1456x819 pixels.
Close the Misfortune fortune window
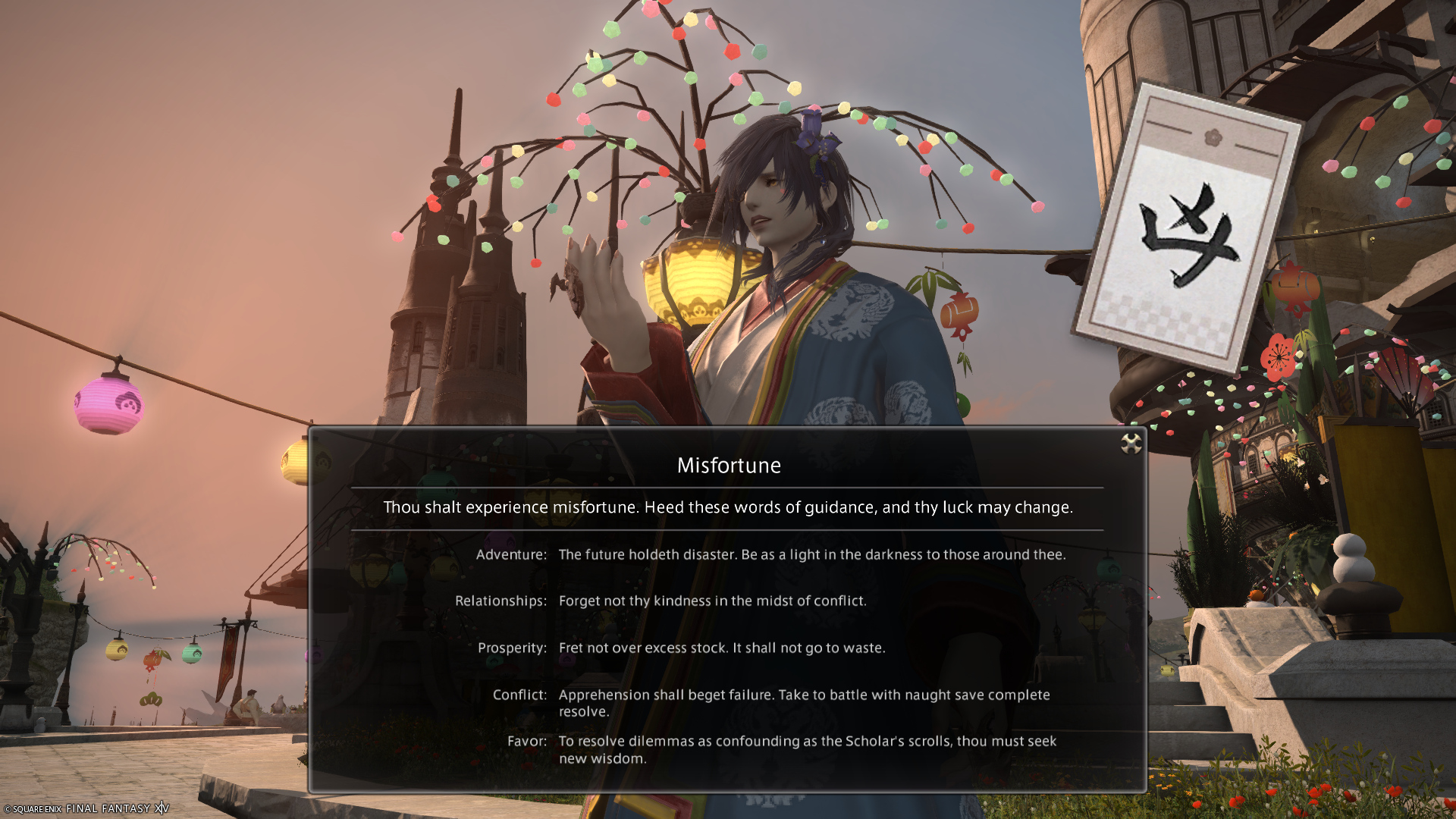click(1131, 444)
